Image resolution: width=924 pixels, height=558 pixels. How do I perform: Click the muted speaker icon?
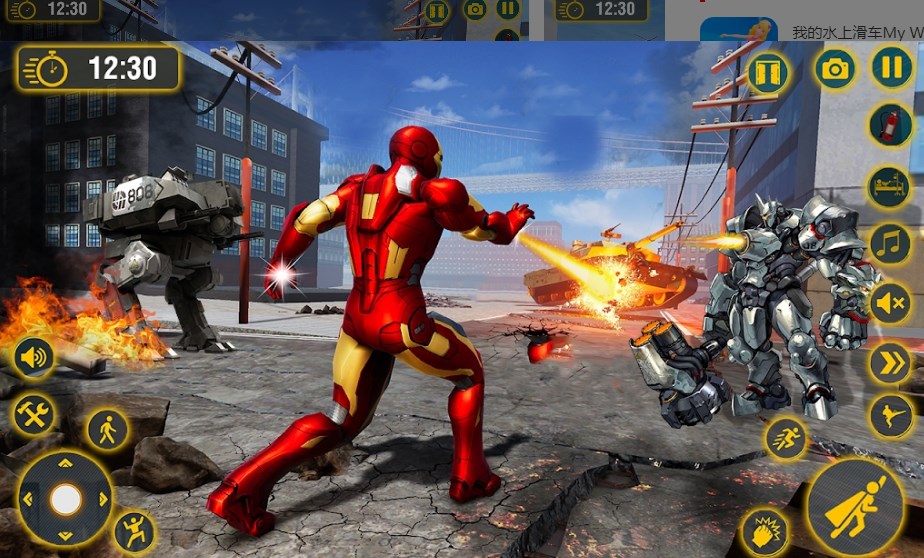click(889, 303)
